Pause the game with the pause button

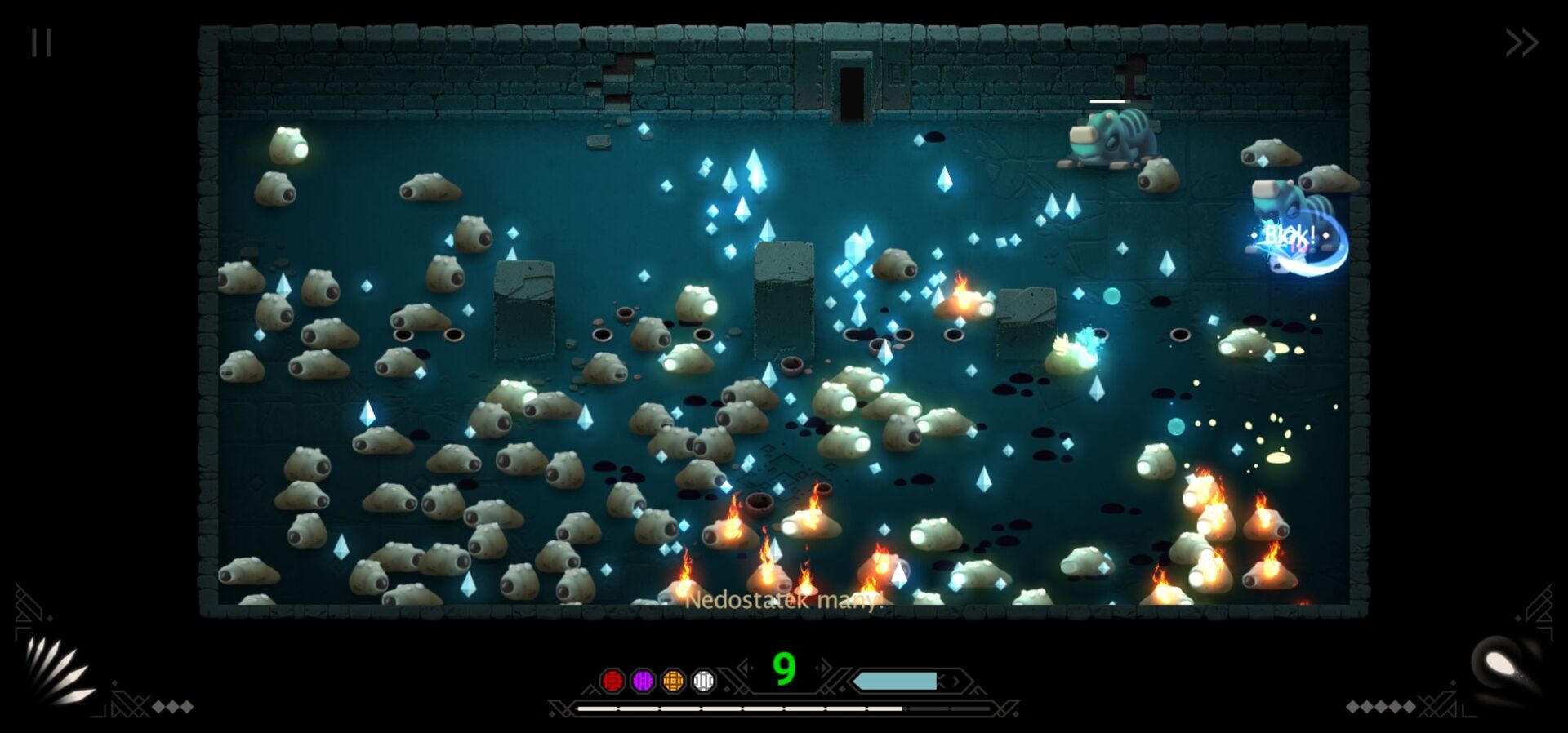point(42,42)
